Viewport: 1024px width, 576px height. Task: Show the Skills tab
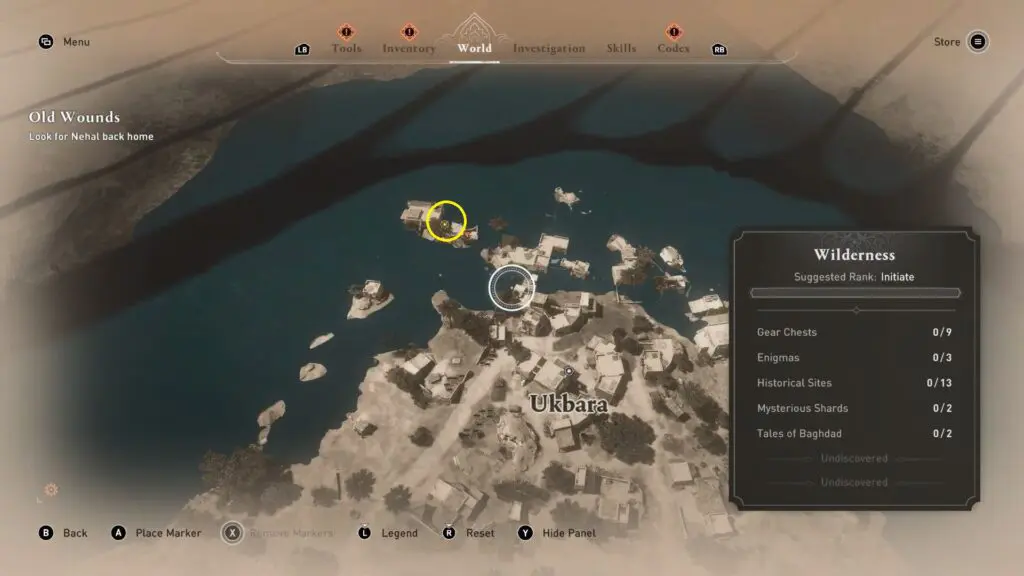621,48
